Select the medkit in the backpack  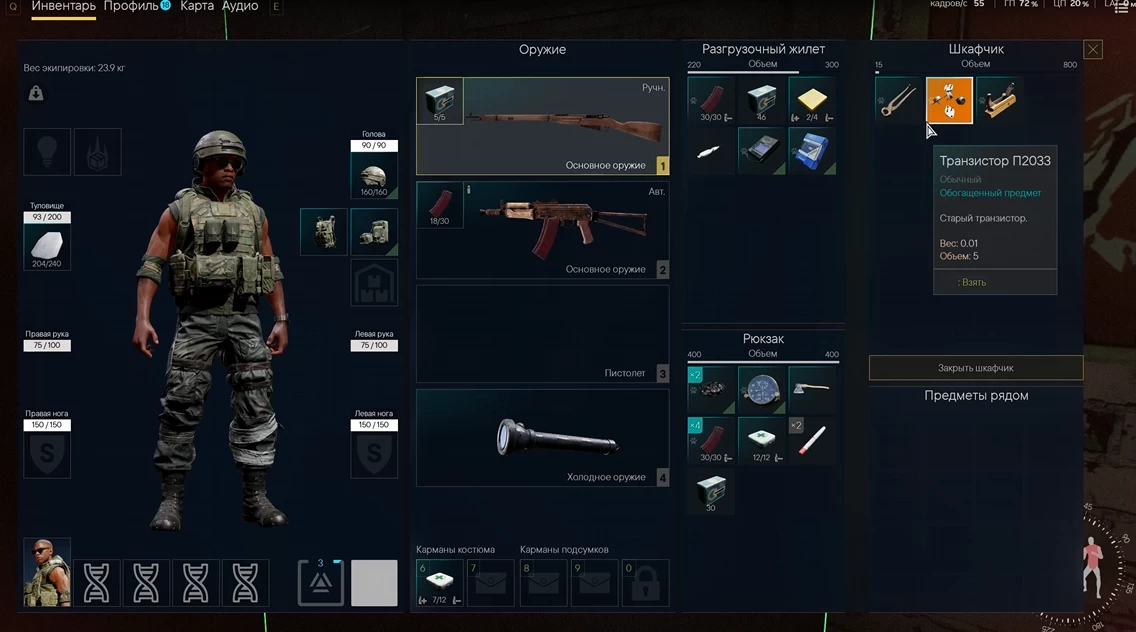pyautogui.click(x=762, y=440)
